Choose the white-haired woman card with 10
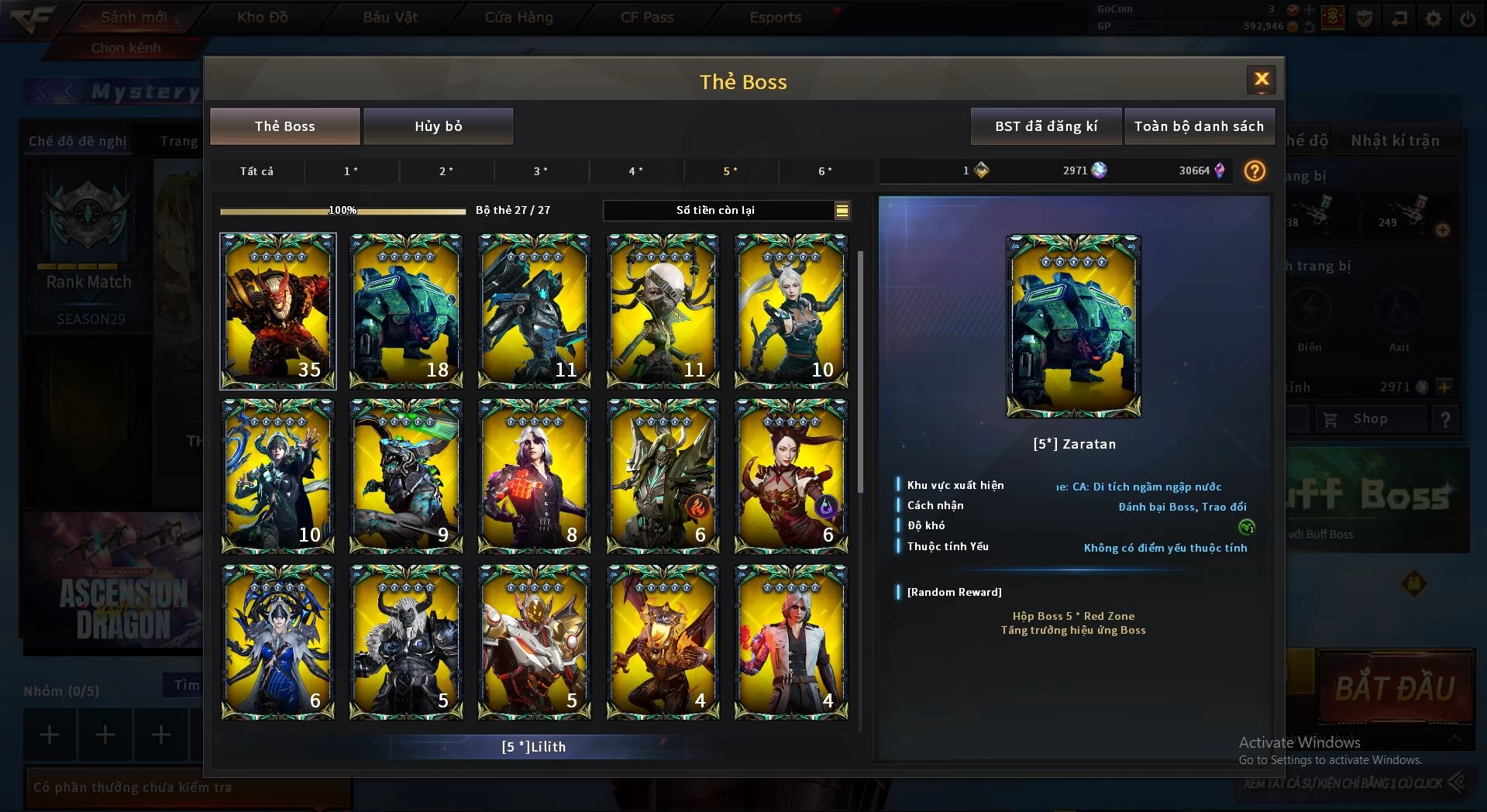This screenshot has height=812, width=1487. click(x=790, y=311)
